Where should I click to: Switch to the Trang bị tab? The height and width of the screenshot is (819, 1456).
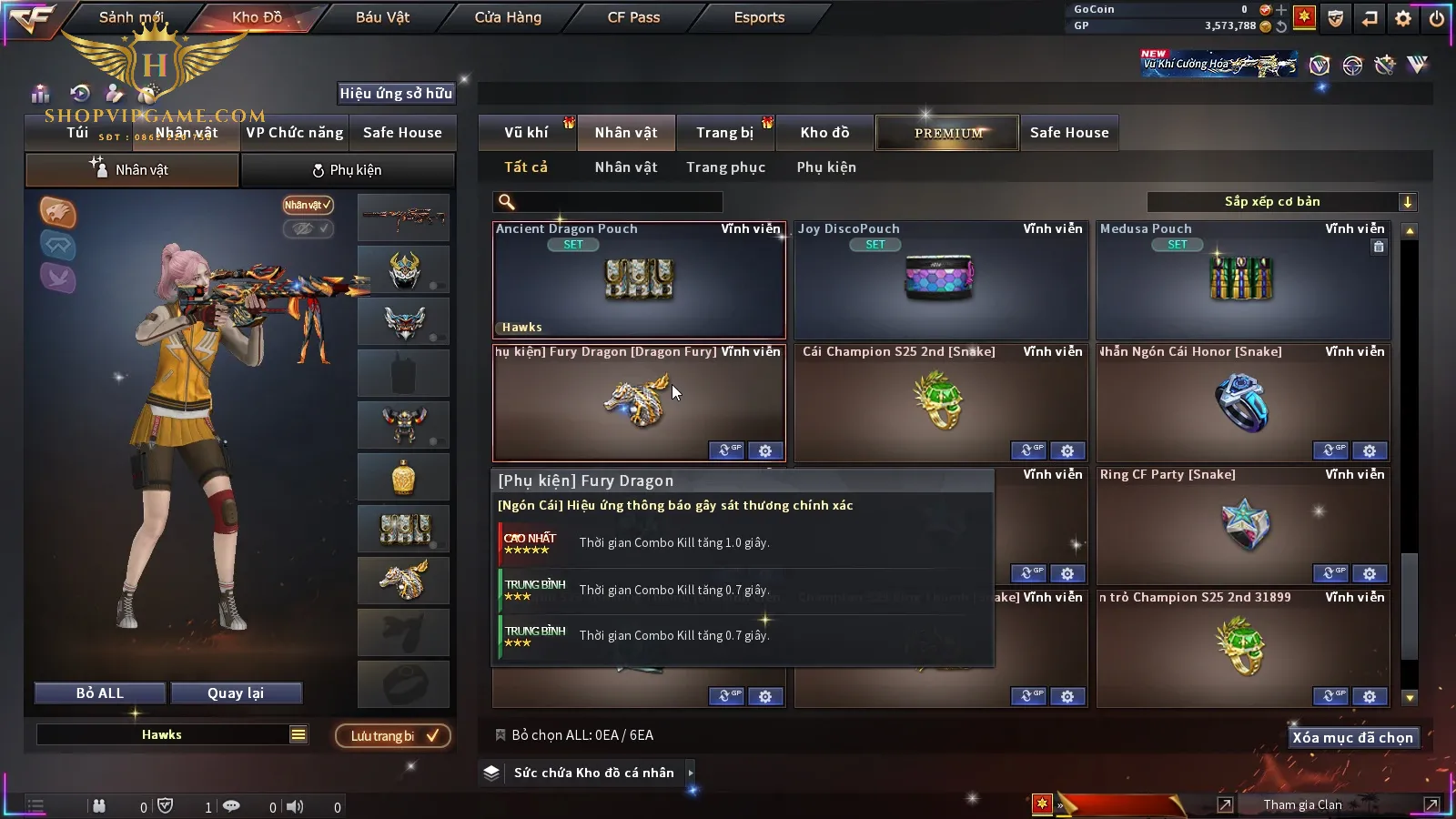click(724, 133)
